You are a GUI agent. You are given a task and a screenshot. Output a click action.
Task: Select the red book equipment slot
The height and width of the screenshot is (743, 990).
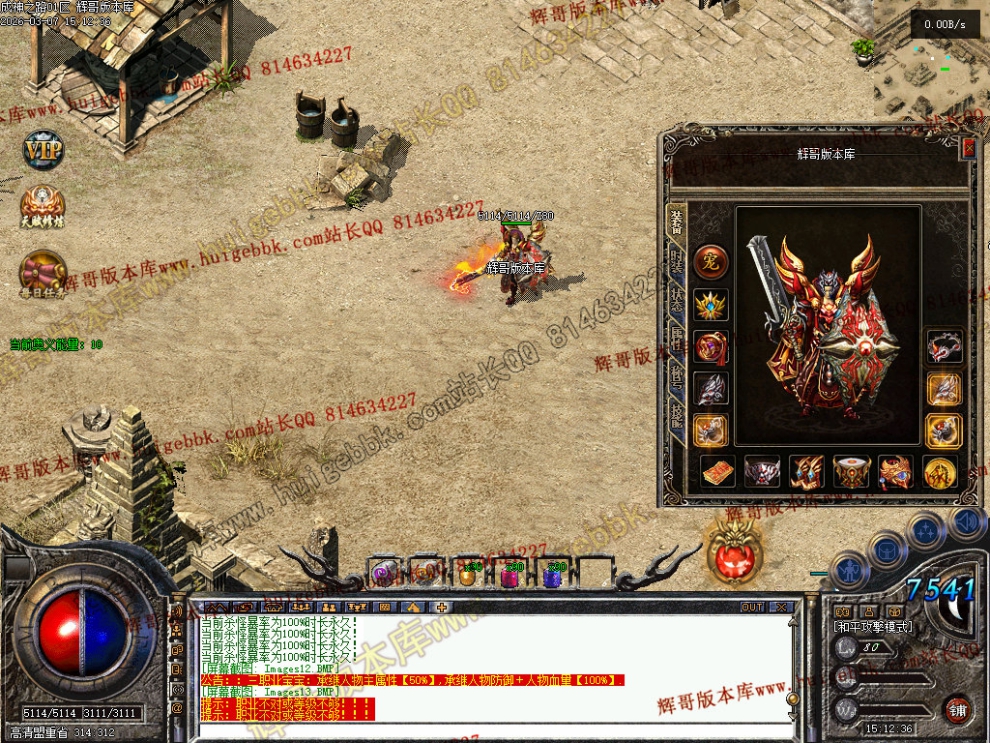pyautogui.click(x=717, y=472)
